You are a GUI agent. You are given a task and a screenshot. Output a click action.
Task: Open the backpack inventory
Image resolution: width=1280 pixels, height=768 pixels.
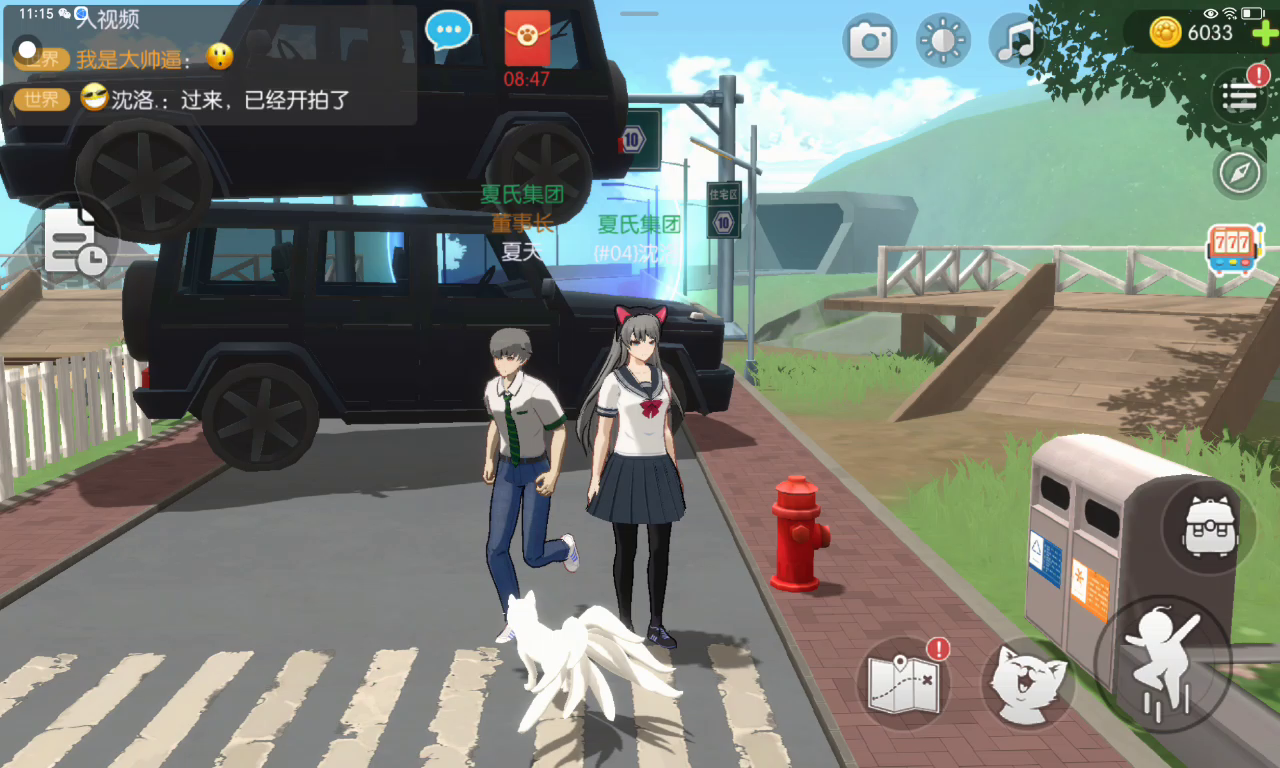1210,526
